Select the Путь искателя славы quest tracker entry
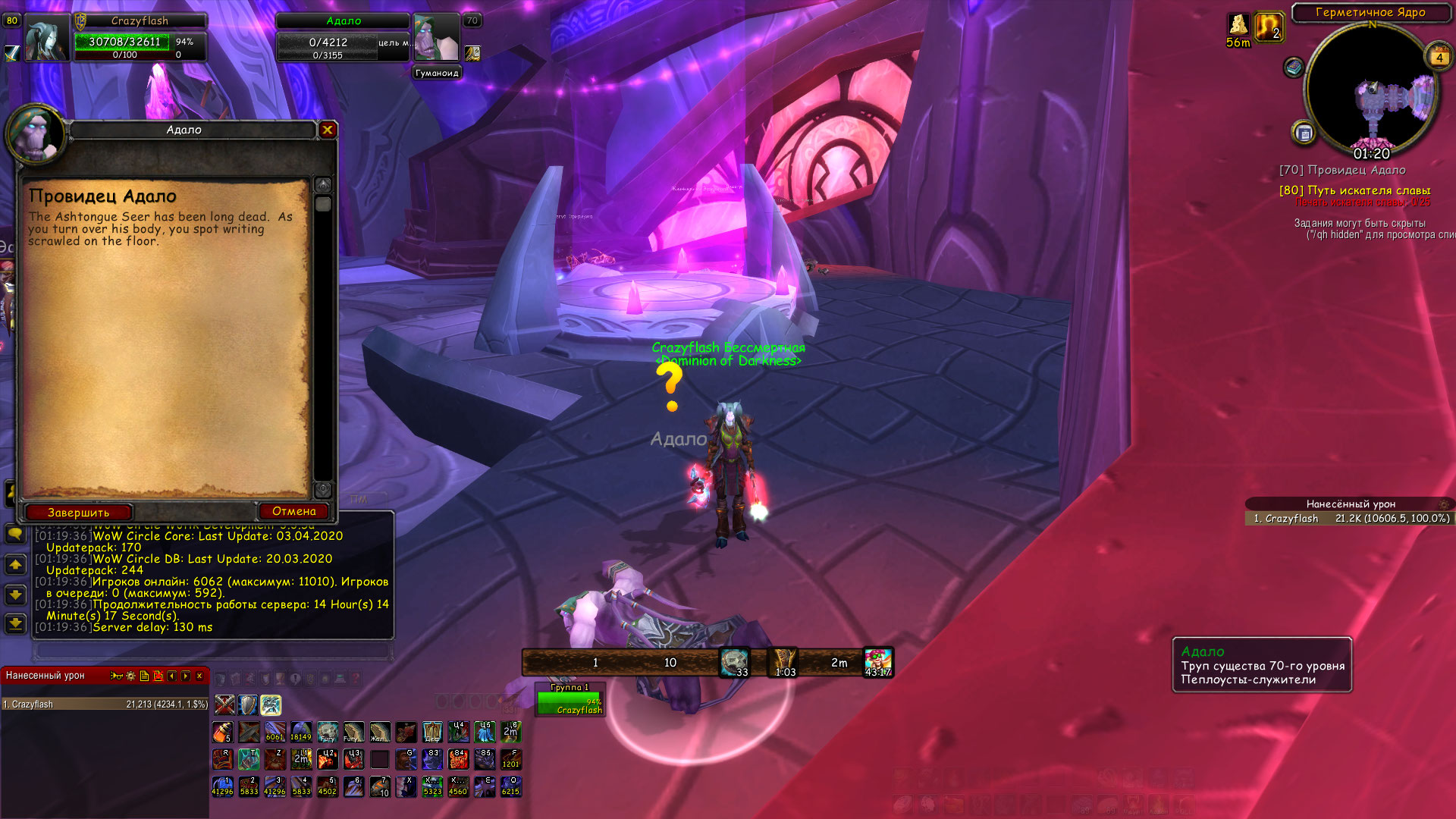The image size is (1456, 819). point(1354,190)
